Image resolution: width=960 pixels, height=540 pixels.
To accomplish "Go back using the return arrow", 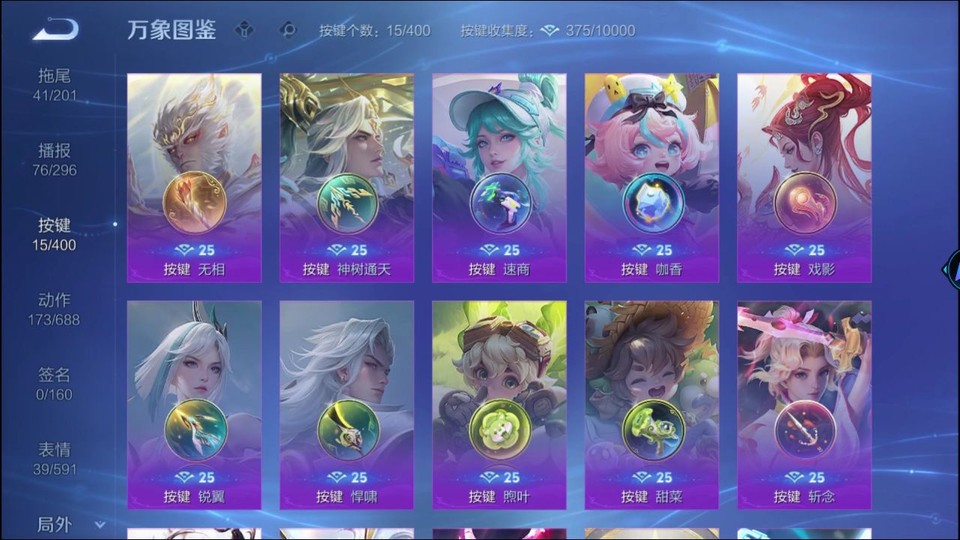I will point(55,30).
